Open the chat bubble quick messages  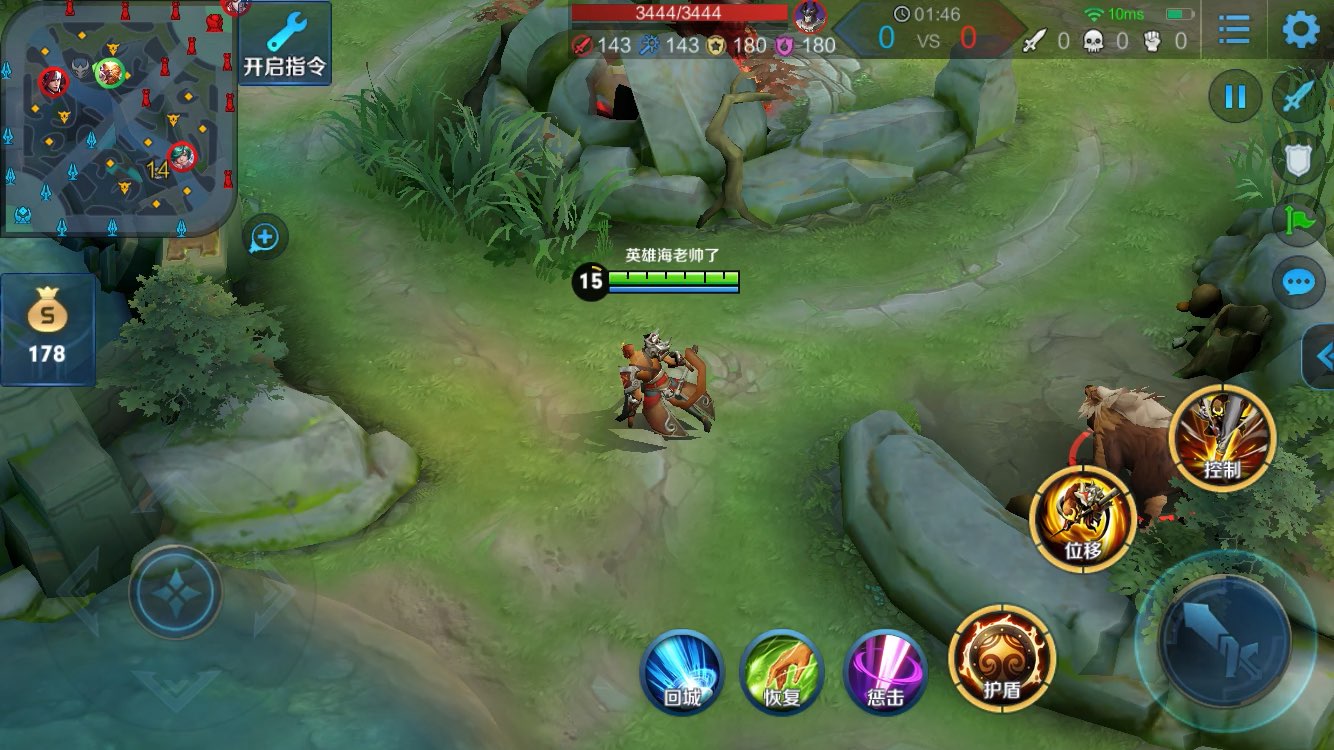click(1298, 283)
